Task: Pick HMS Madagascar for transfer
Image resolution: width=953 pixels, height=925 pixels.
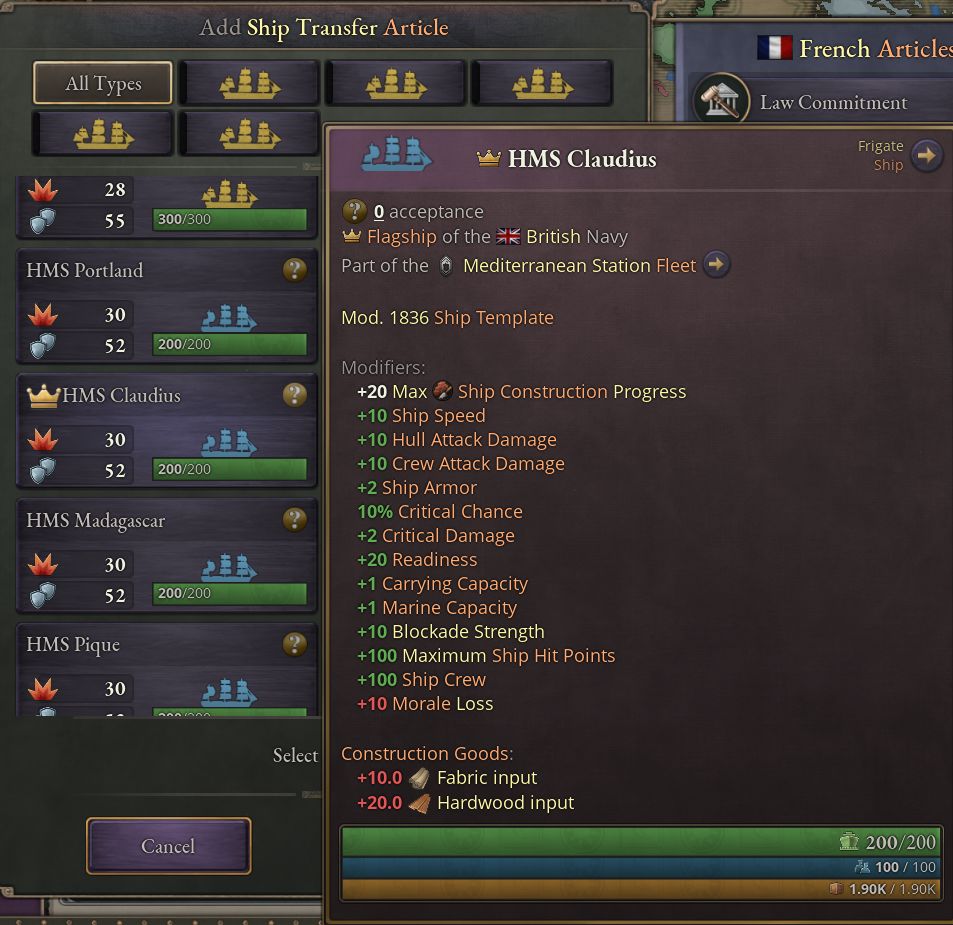Action: 150,550
